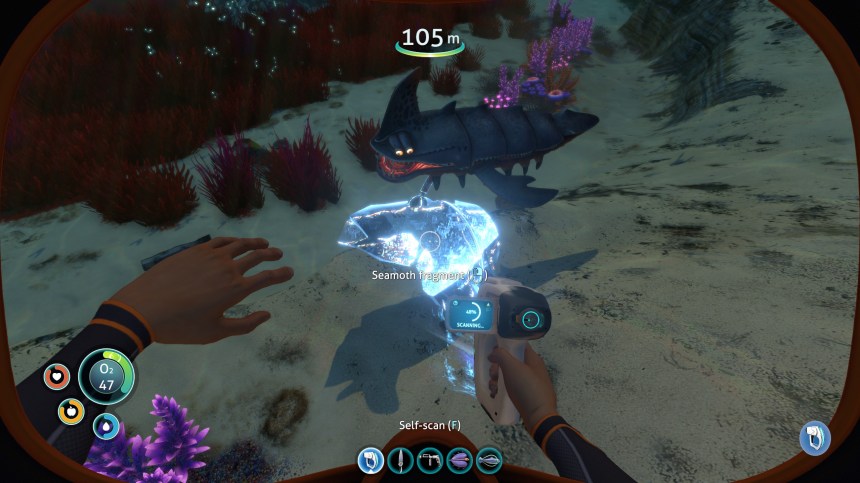This screenshot has height=483, width=860.
Task: Select the scanner slot in the hotbar
Action: 371,461
